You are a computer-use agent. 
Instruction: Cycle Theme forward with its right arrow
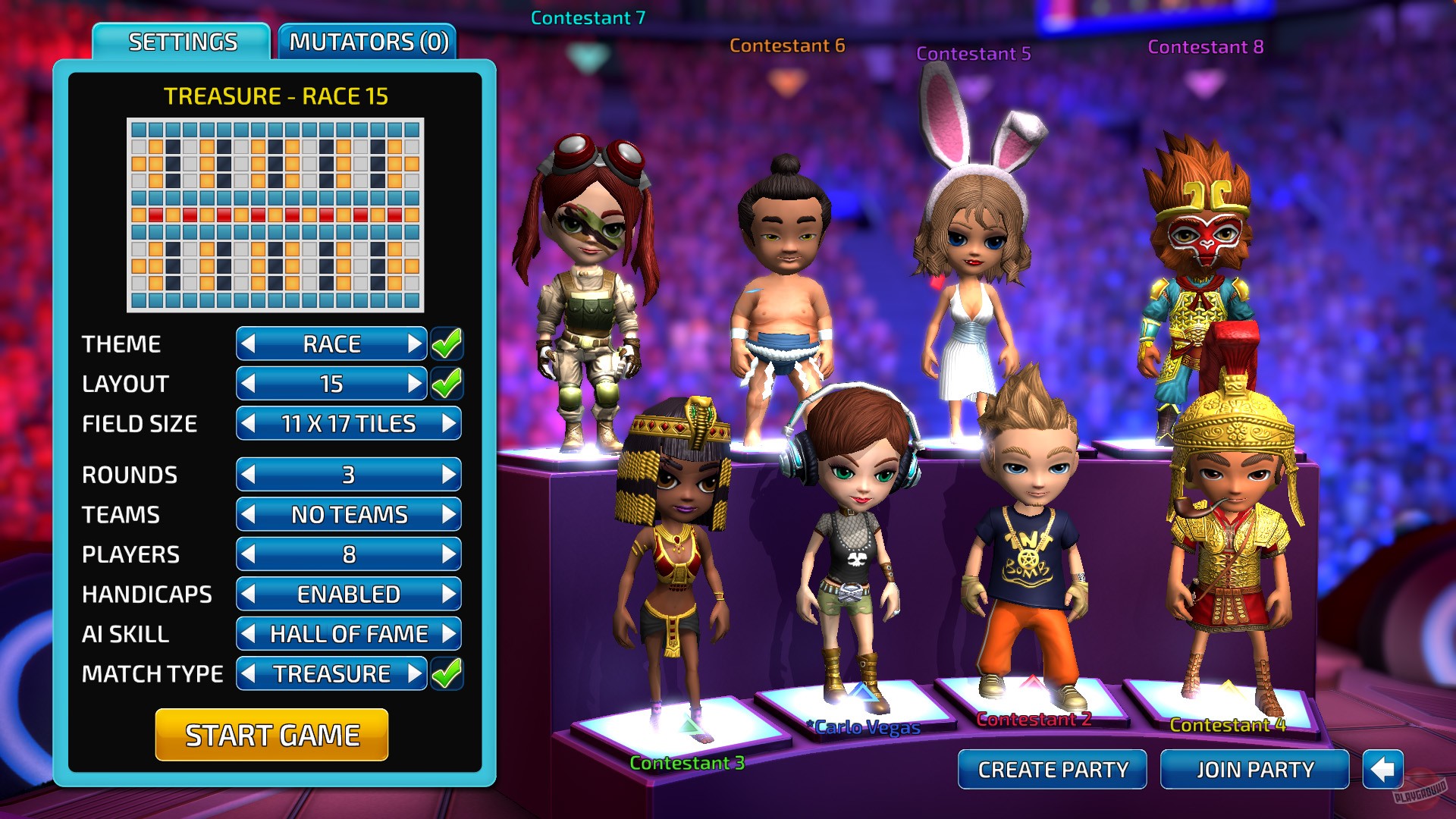pos(413,344)
